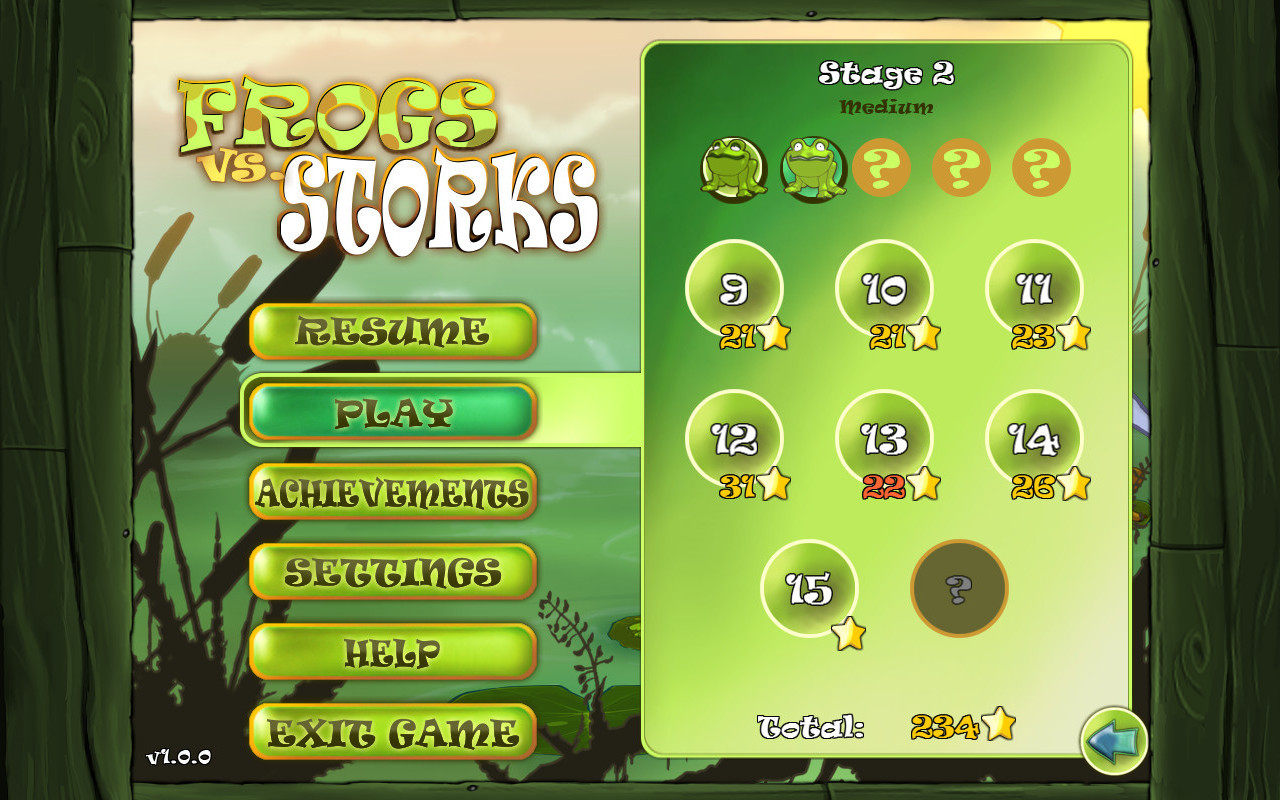Open the Settings menu
This screenshot has height=800, width=1280.
point(393,570)
